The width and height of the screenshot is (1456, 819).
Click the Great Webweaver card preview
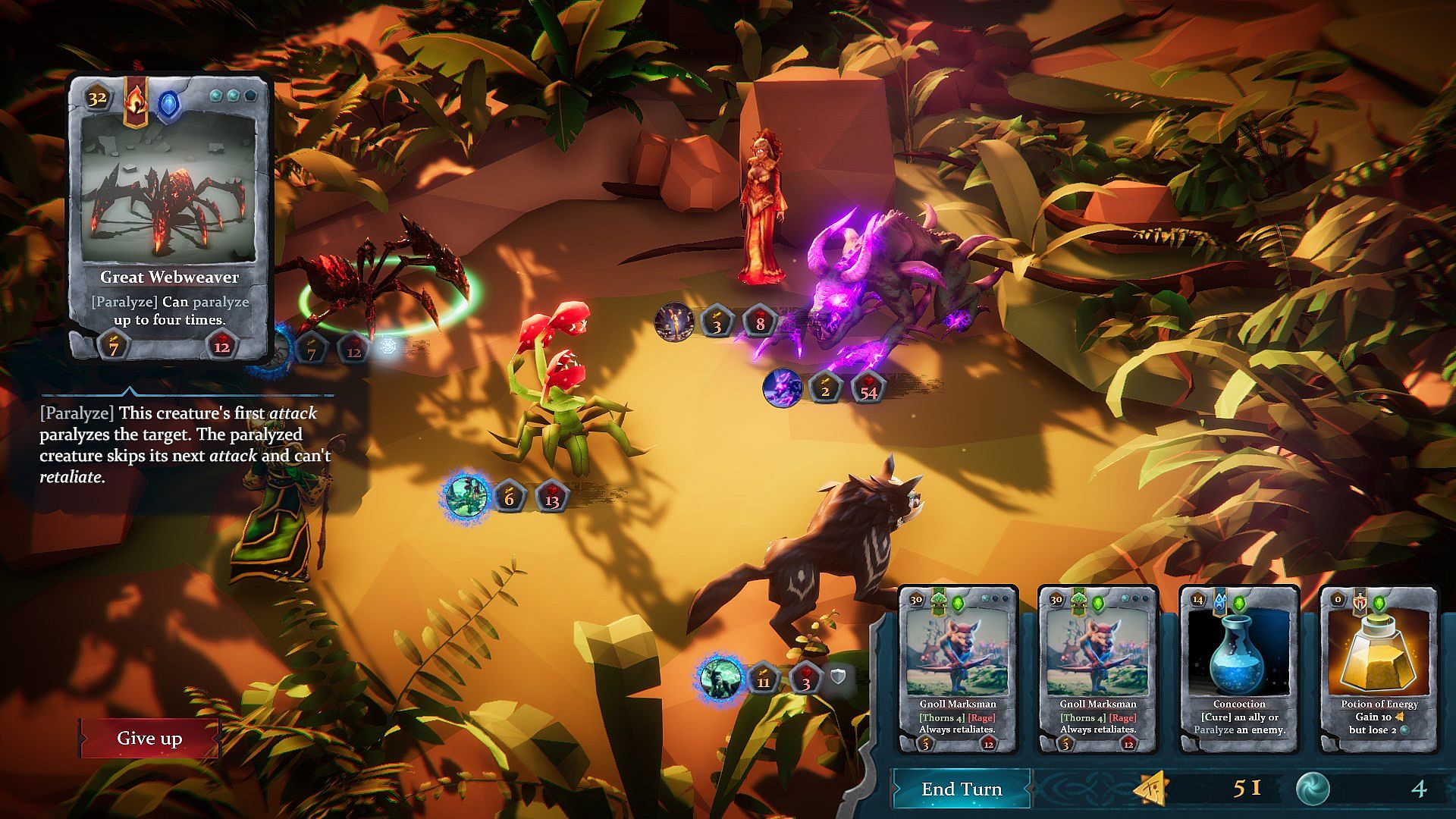(x=169, y=218)
